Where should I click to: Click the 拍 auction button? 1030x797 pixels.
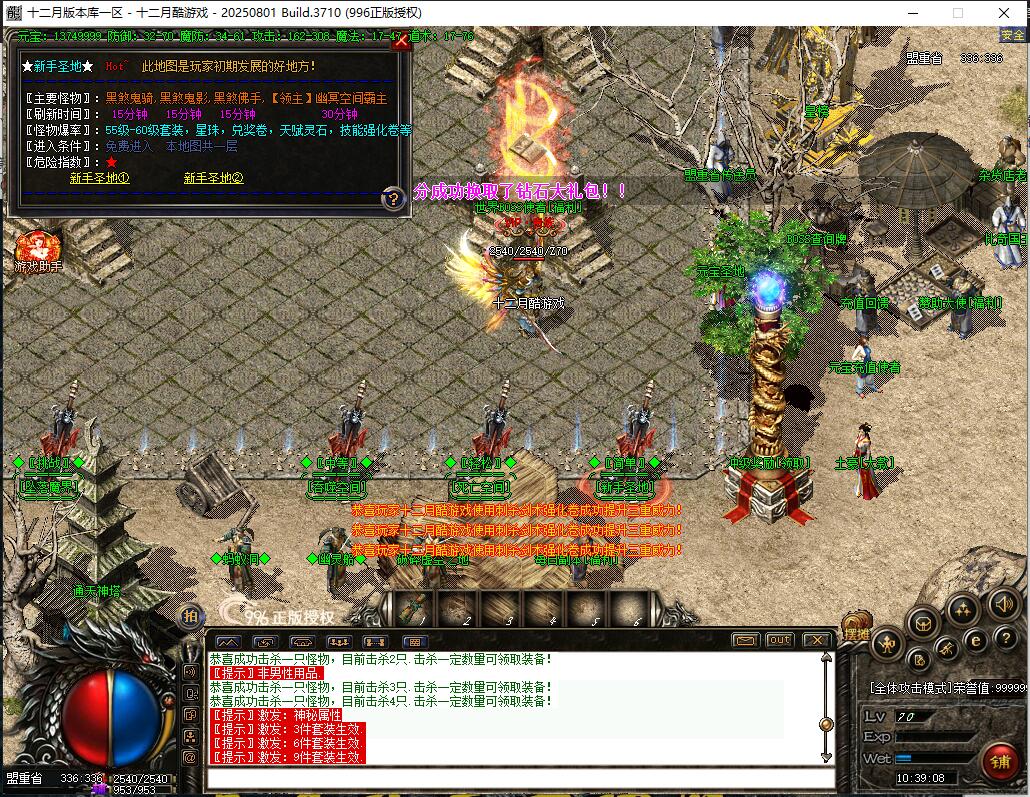tap(190, 617)
